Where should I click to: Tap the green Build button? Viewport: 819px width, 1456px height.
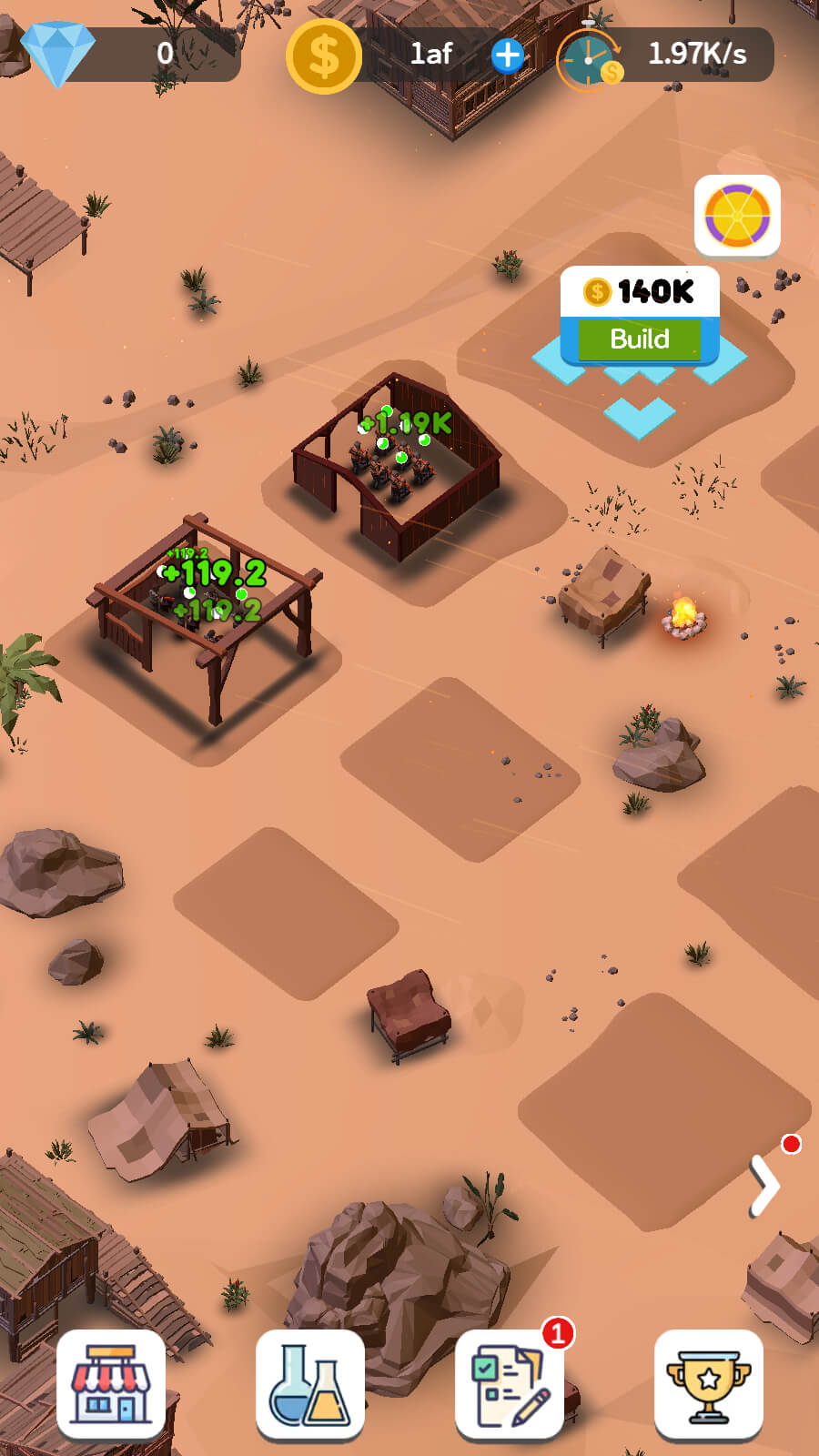[x=639, y=339]
